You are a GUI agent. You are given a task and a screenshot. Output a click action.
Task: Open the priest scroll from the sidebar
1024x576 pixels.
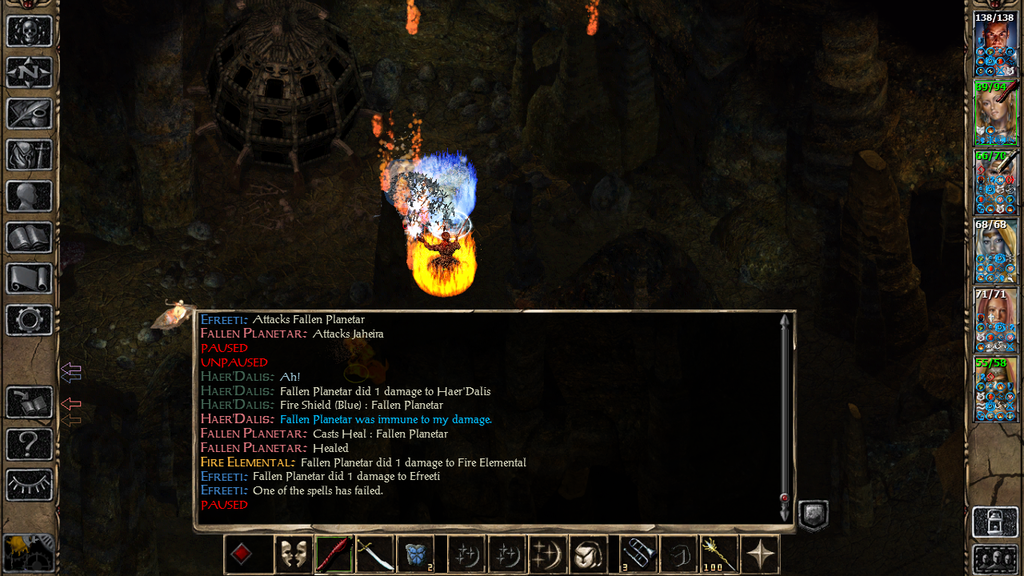point(29,278)
